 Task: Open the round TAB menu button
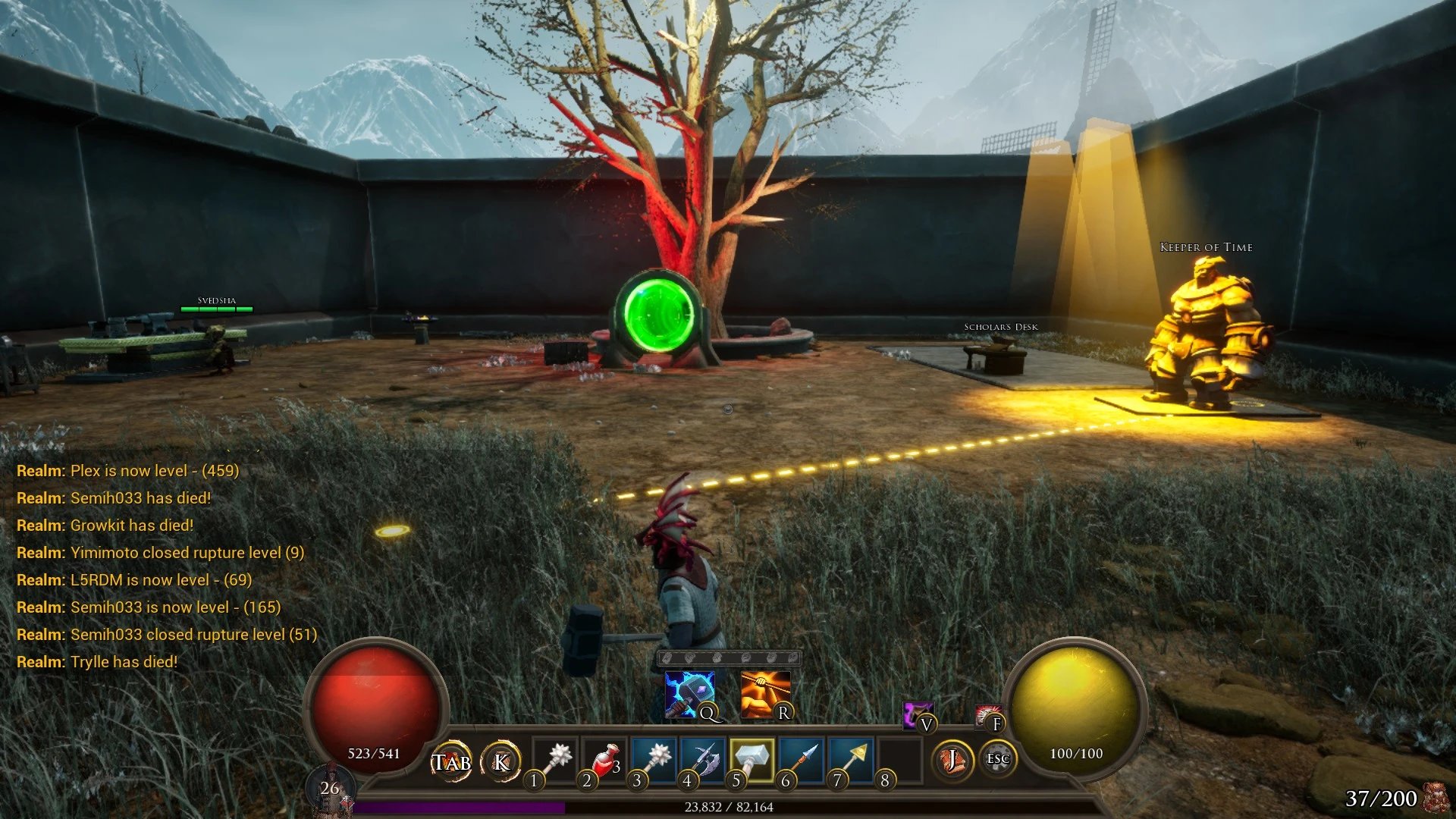(452, 761)
